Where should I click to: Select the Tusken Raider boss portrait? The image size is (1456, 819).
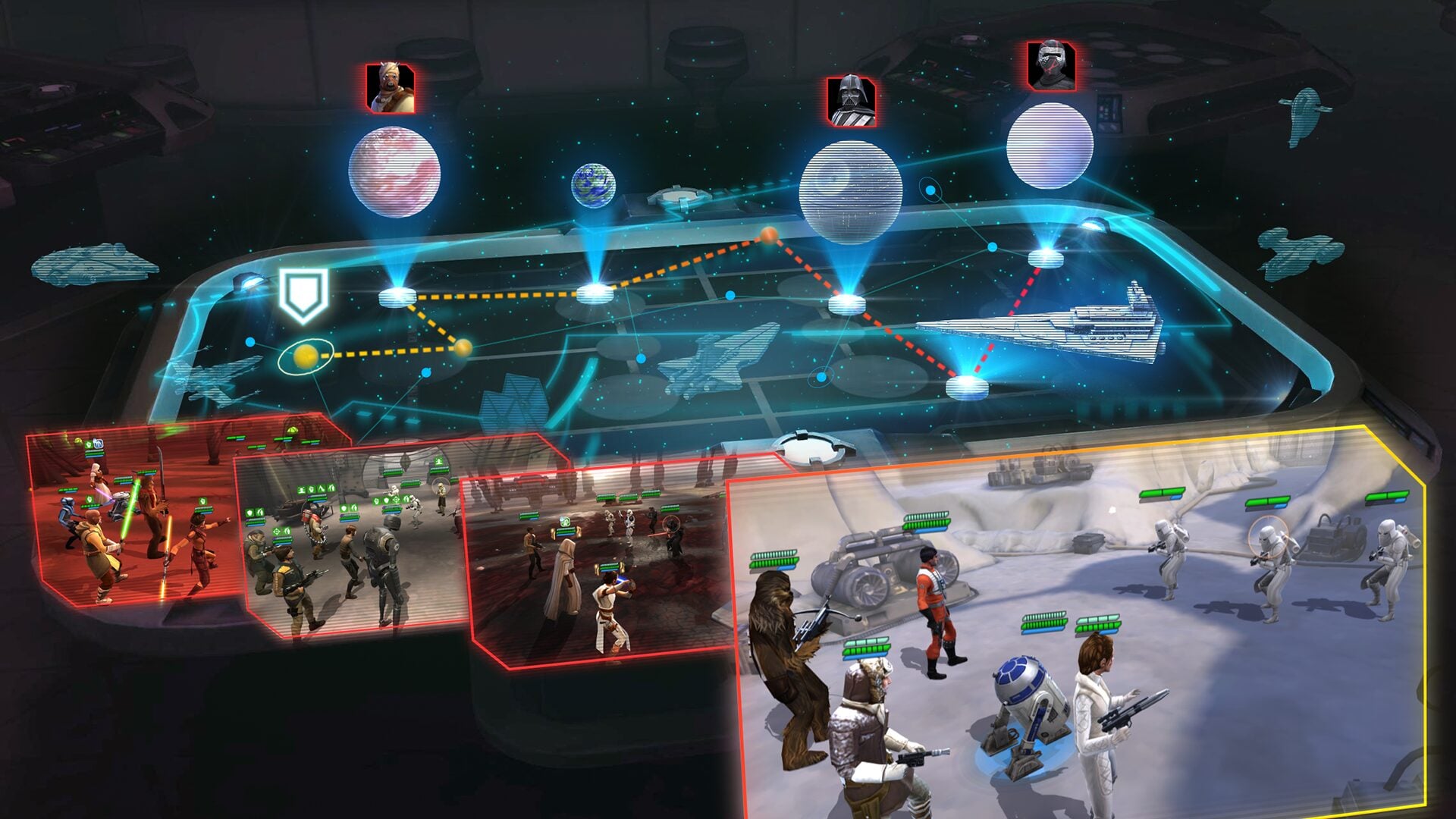point(391,89)
